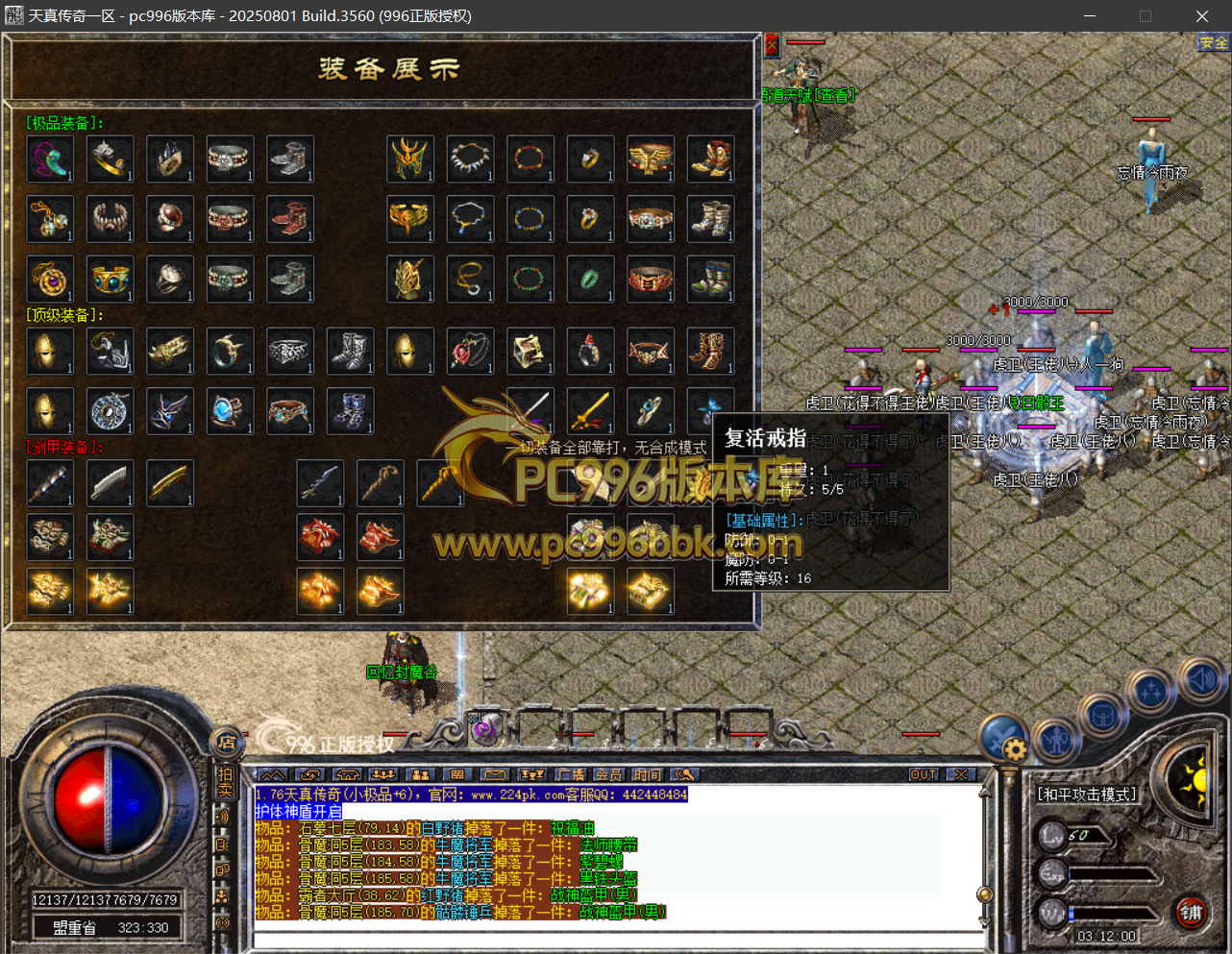Open the skills sparkle round icon
Image resolution: width=1232 pixels, height=954 pixels.
[x=1151, y=690]
